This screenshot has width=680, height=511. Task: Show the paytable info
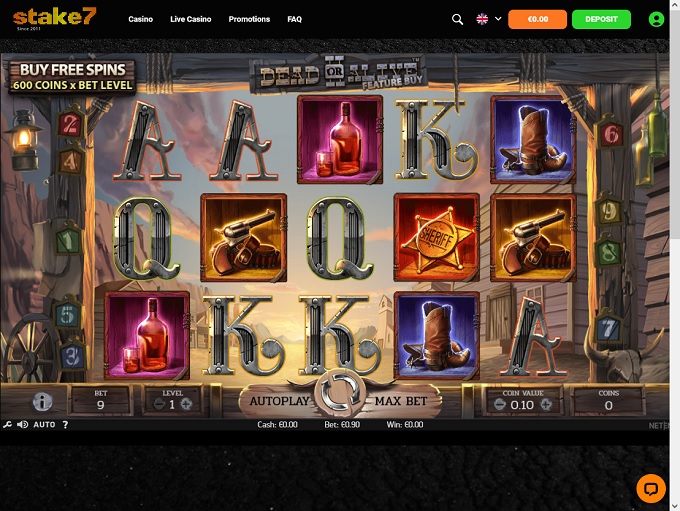(42, 401)
